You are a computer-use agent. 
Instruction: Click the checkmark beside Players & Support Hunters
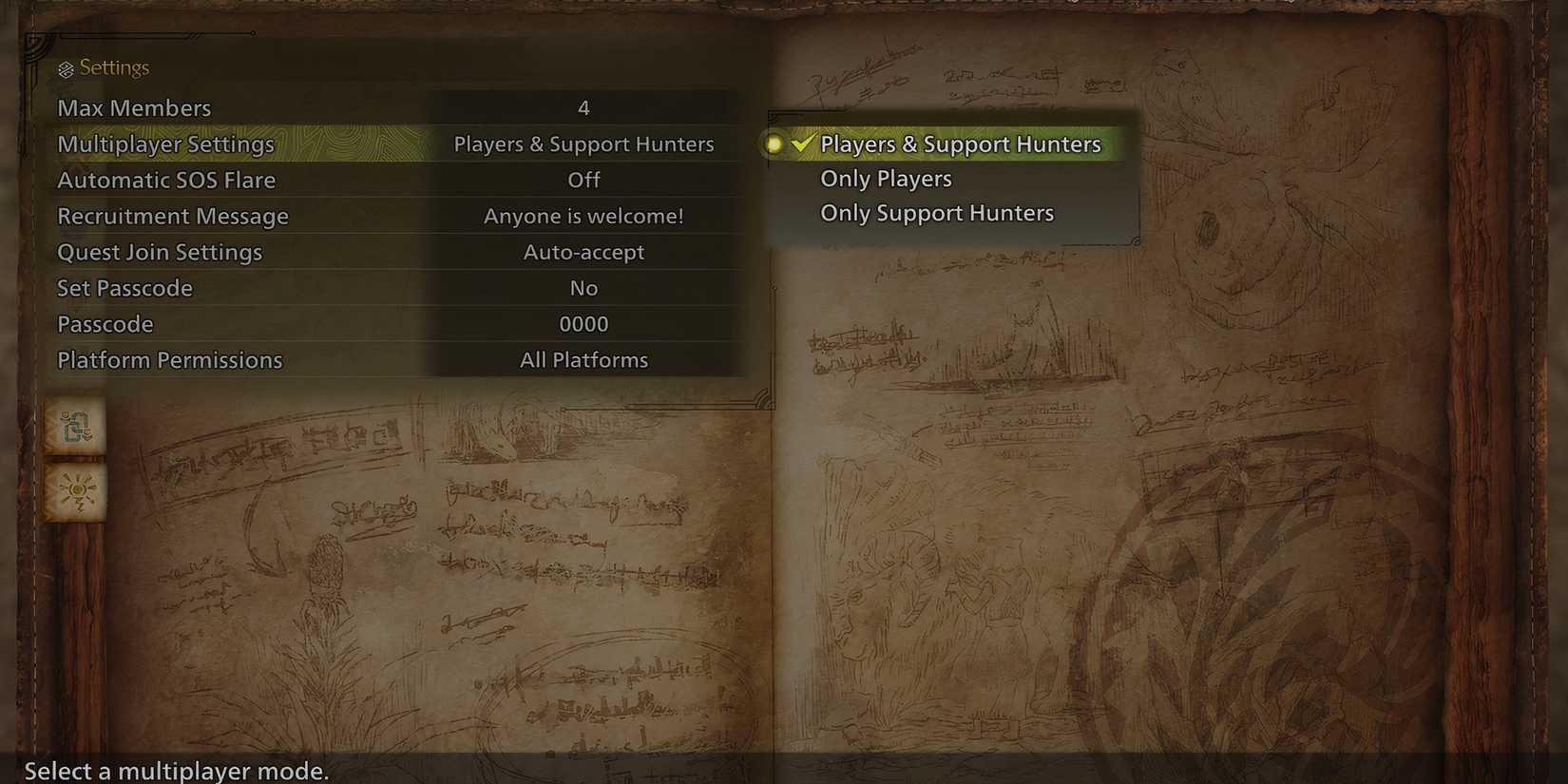[801, 143]
